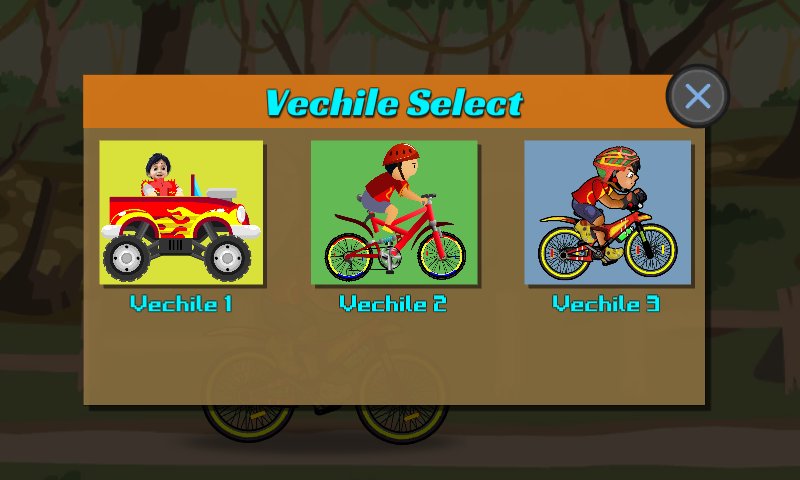This screenshot has height=480, width=800.
Task: Close the Vechile Select dialog
Action: click(697, 96)
